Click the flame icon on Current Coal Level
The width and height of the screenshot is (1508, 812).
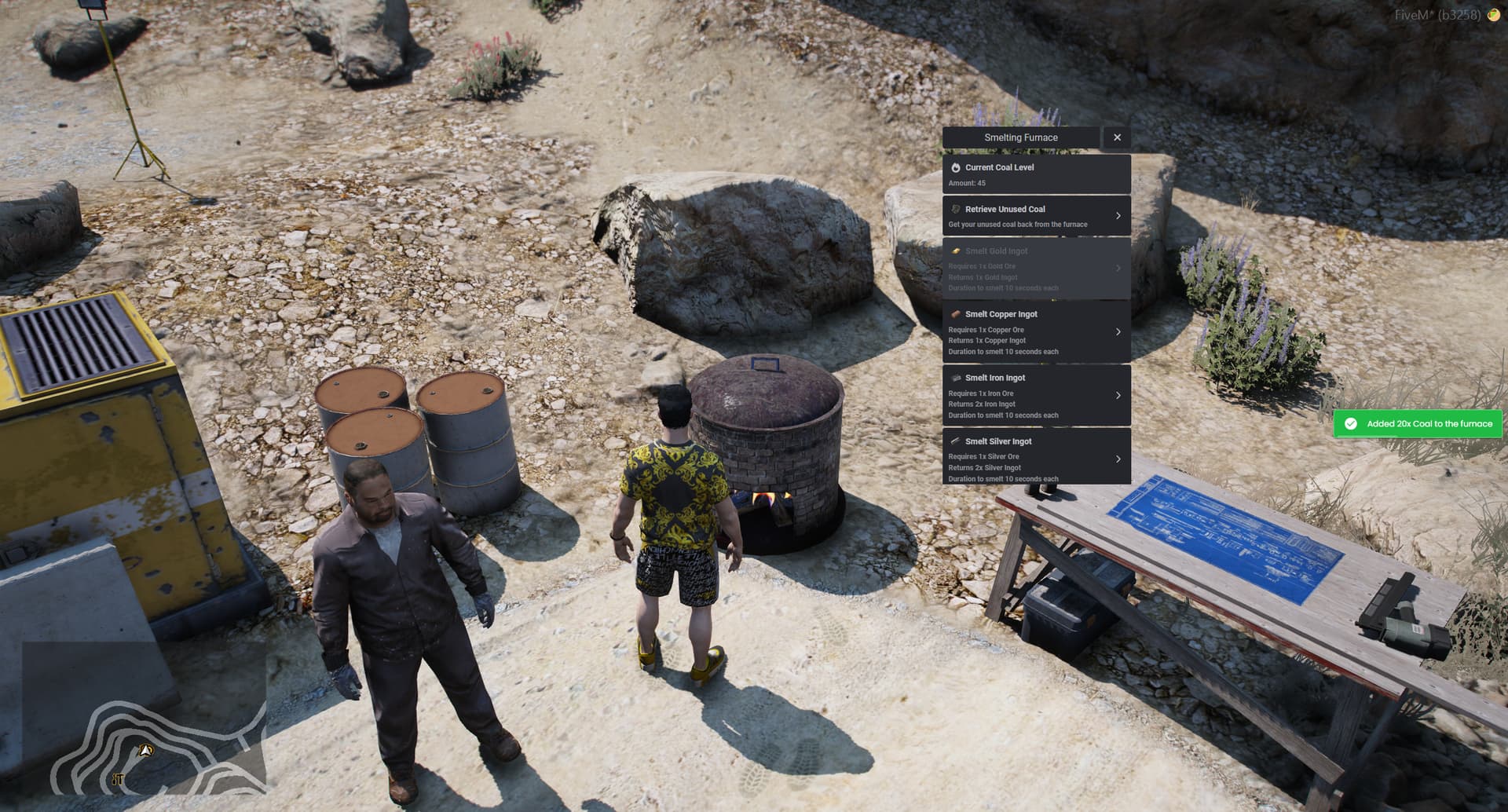[954, 167]
